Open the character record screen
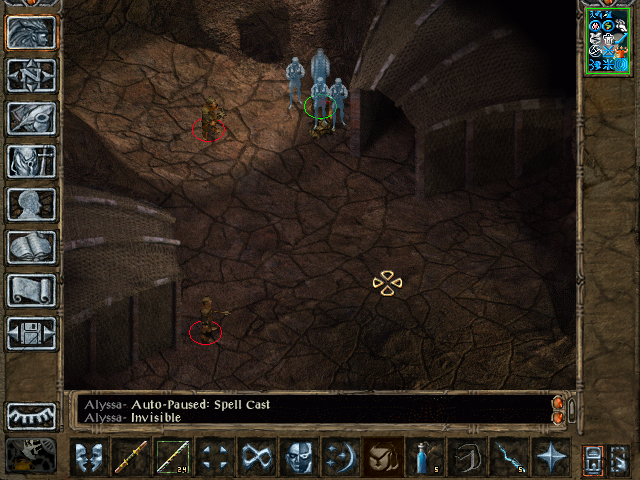Screen dimensions: 640x480 (31, 204)
